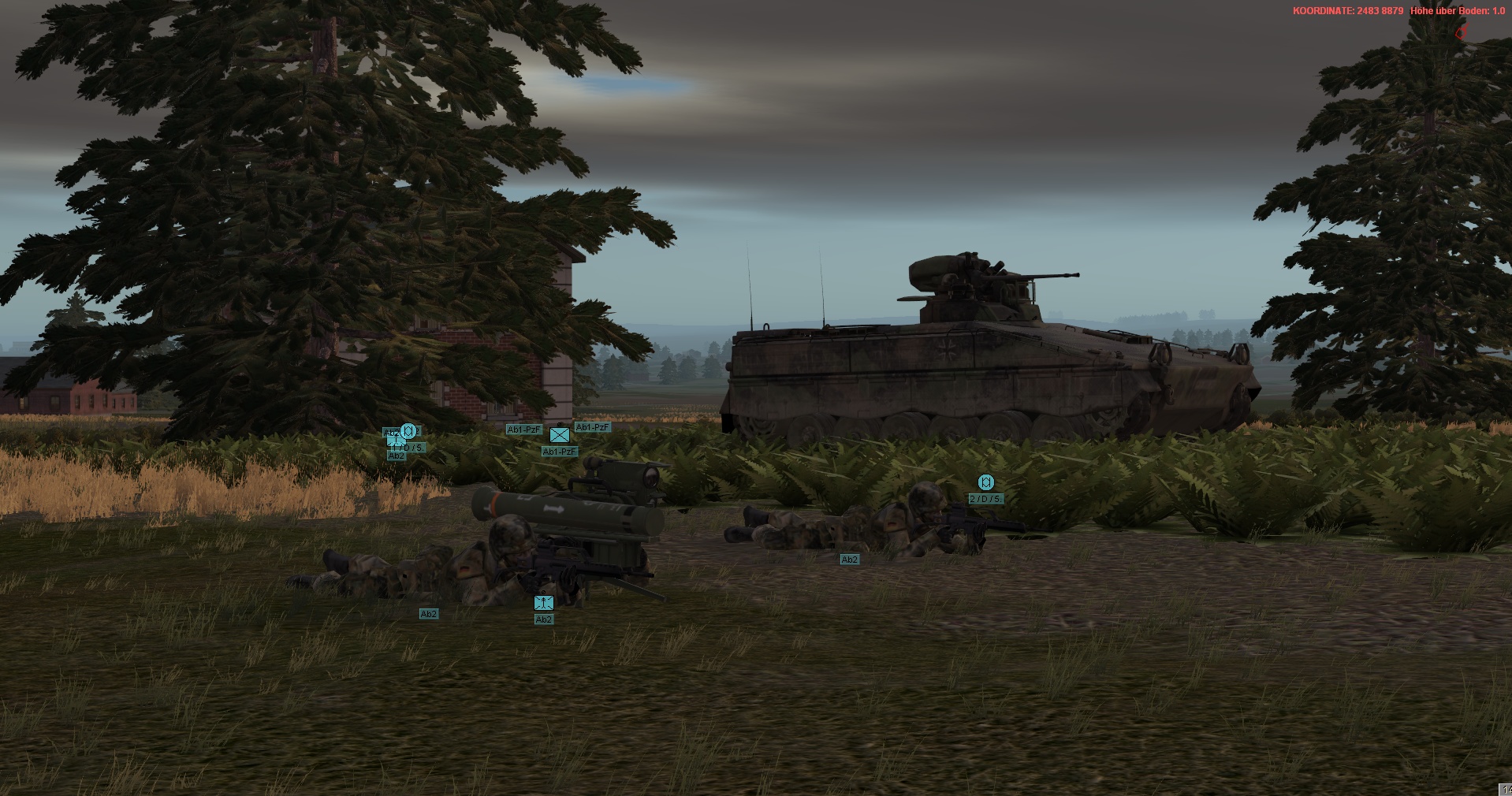This screenshot has width=1512, height=796.
Task: Select the crossed-box infantry marker near Ab1-PzF
Action: coord(560,435)
